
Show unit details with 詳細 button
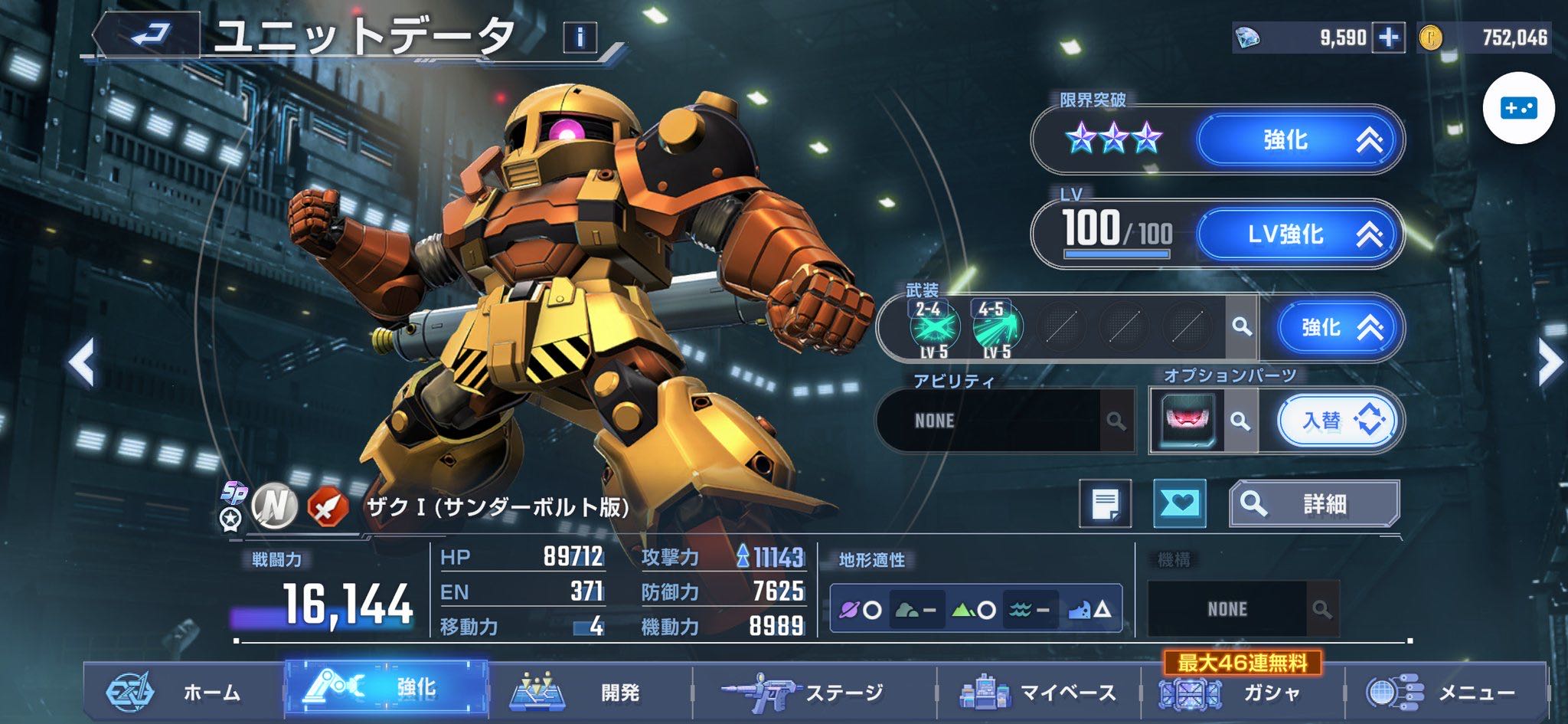(x=1314, y=504)
